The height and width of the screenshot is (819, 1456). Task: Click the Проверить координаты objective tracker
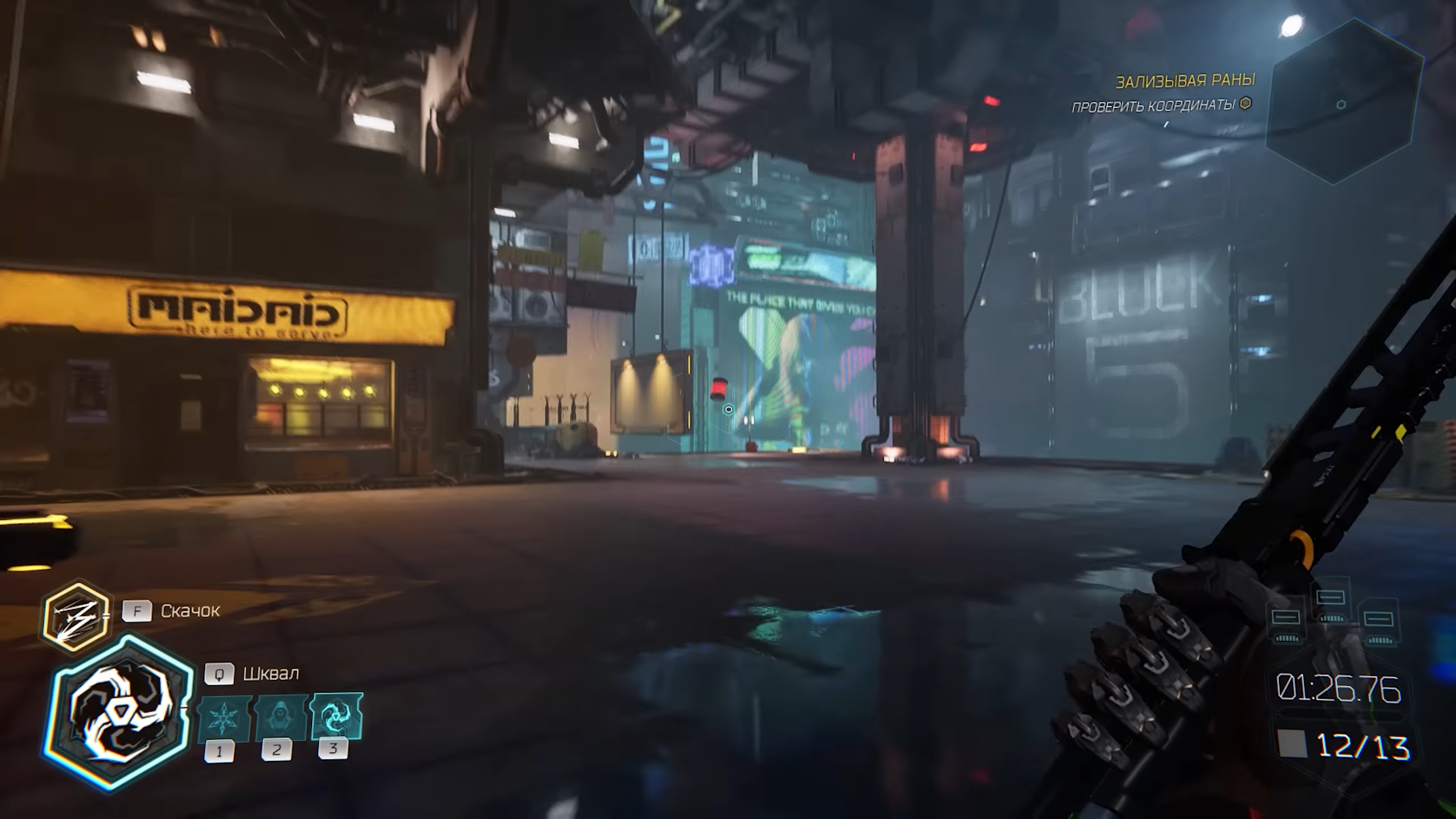click(1160, 105)
